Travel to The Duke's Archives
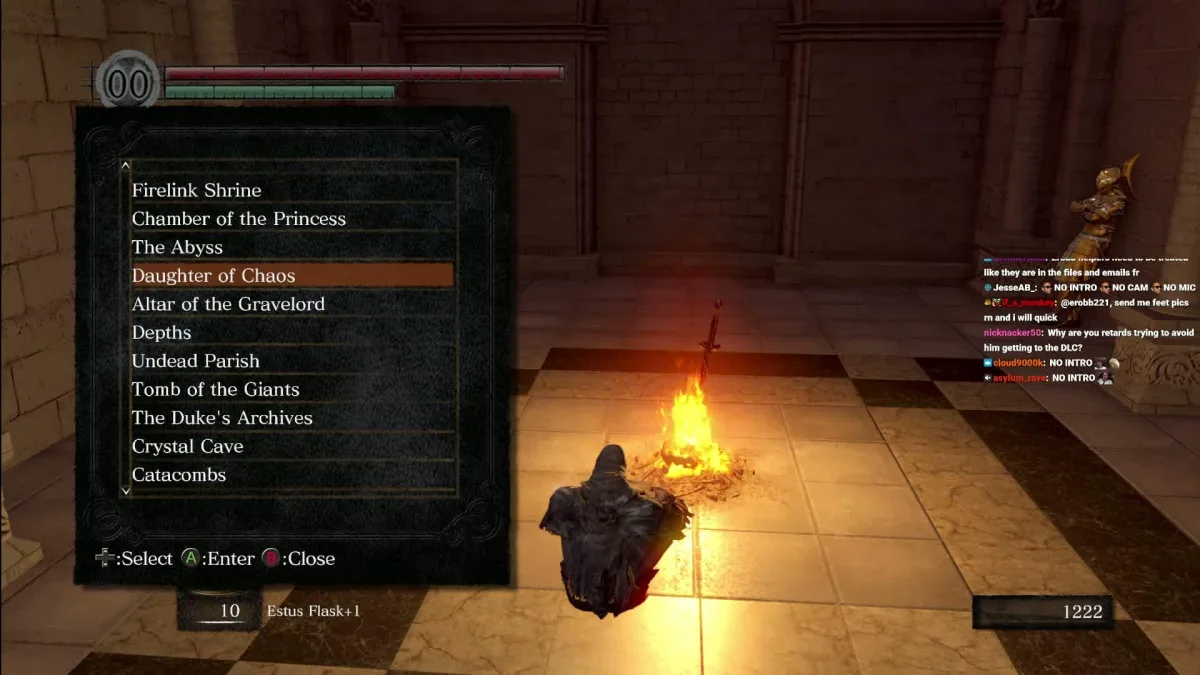1200x675 pixels. pyautogui.click(x=222, y=418)
